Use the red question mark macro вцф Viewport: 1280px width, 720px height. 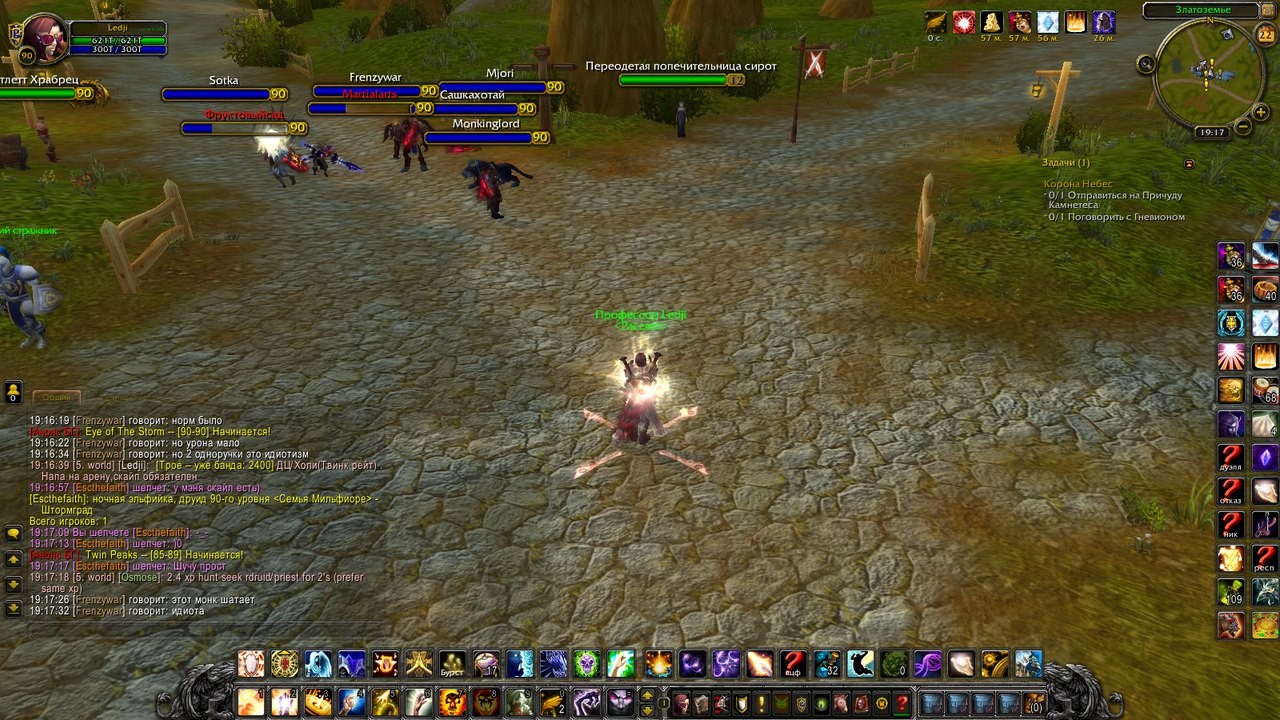click(x=793, y=664)
